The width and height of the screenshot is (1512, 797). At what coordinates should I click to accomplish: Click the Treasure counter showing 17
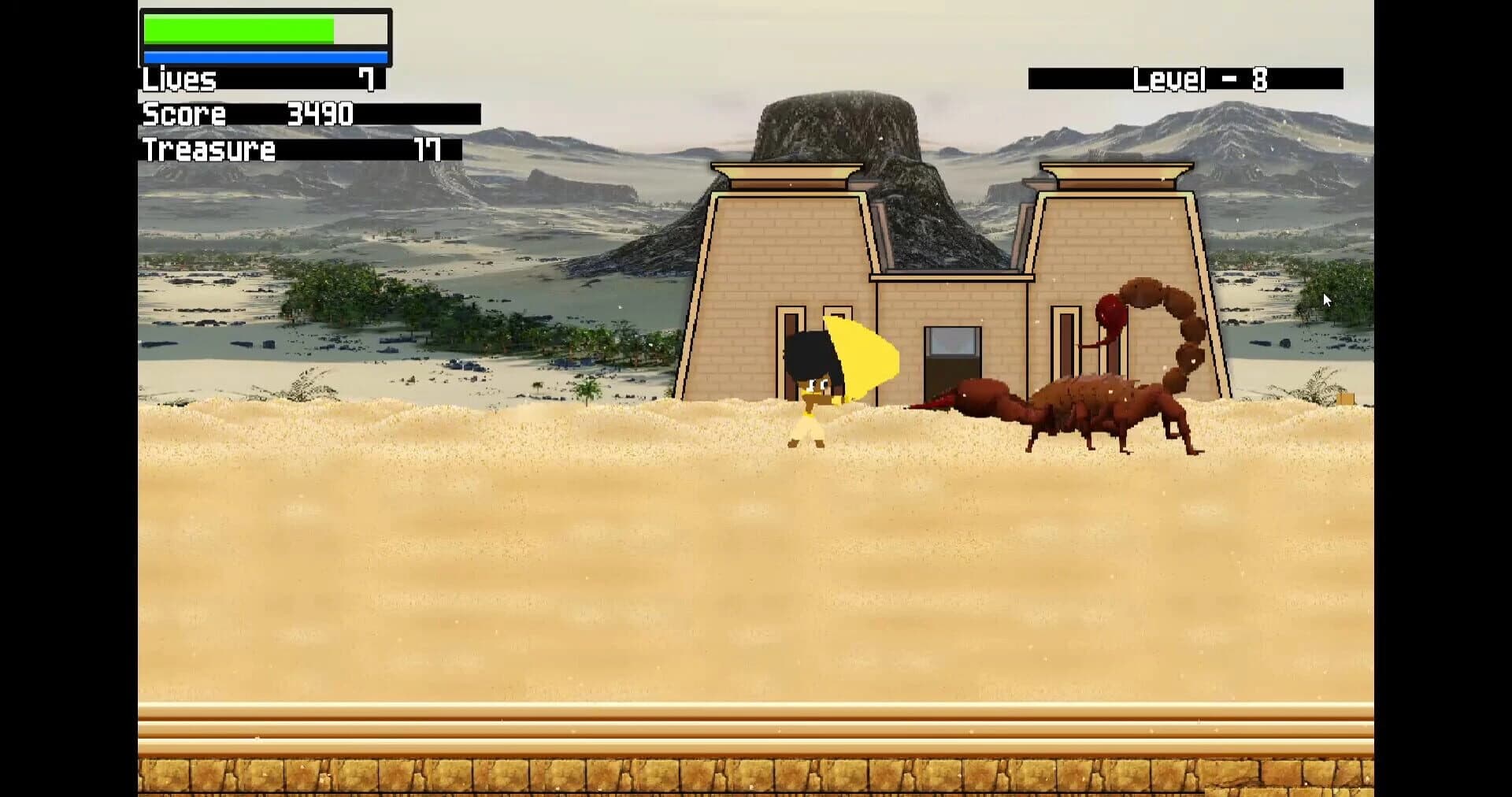276,150
